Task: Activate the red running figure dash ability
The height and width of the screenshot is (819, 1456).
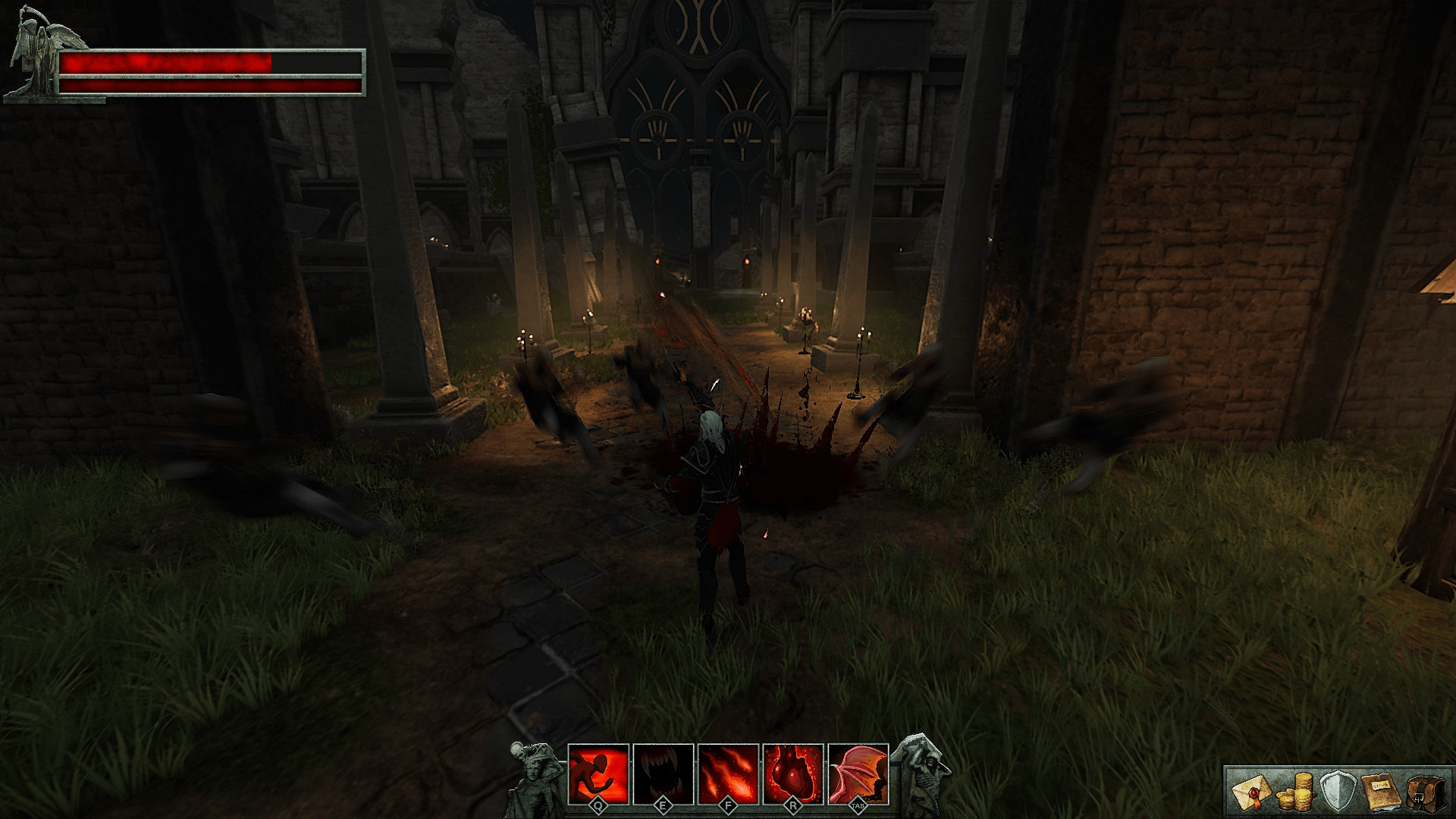Action: point(598,773)
